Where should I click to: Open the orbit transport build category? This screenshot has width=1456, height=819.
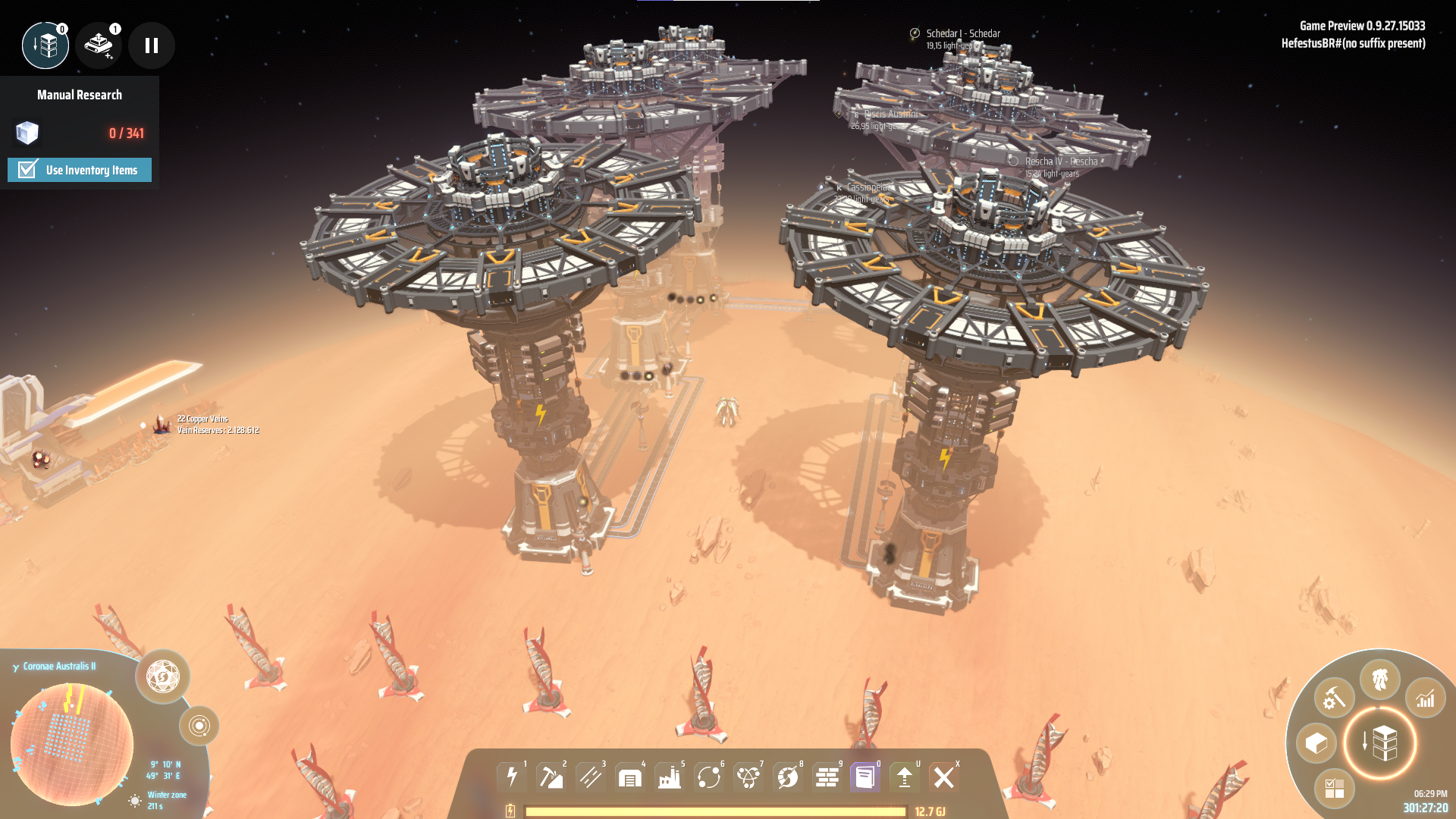pos(709,777)
